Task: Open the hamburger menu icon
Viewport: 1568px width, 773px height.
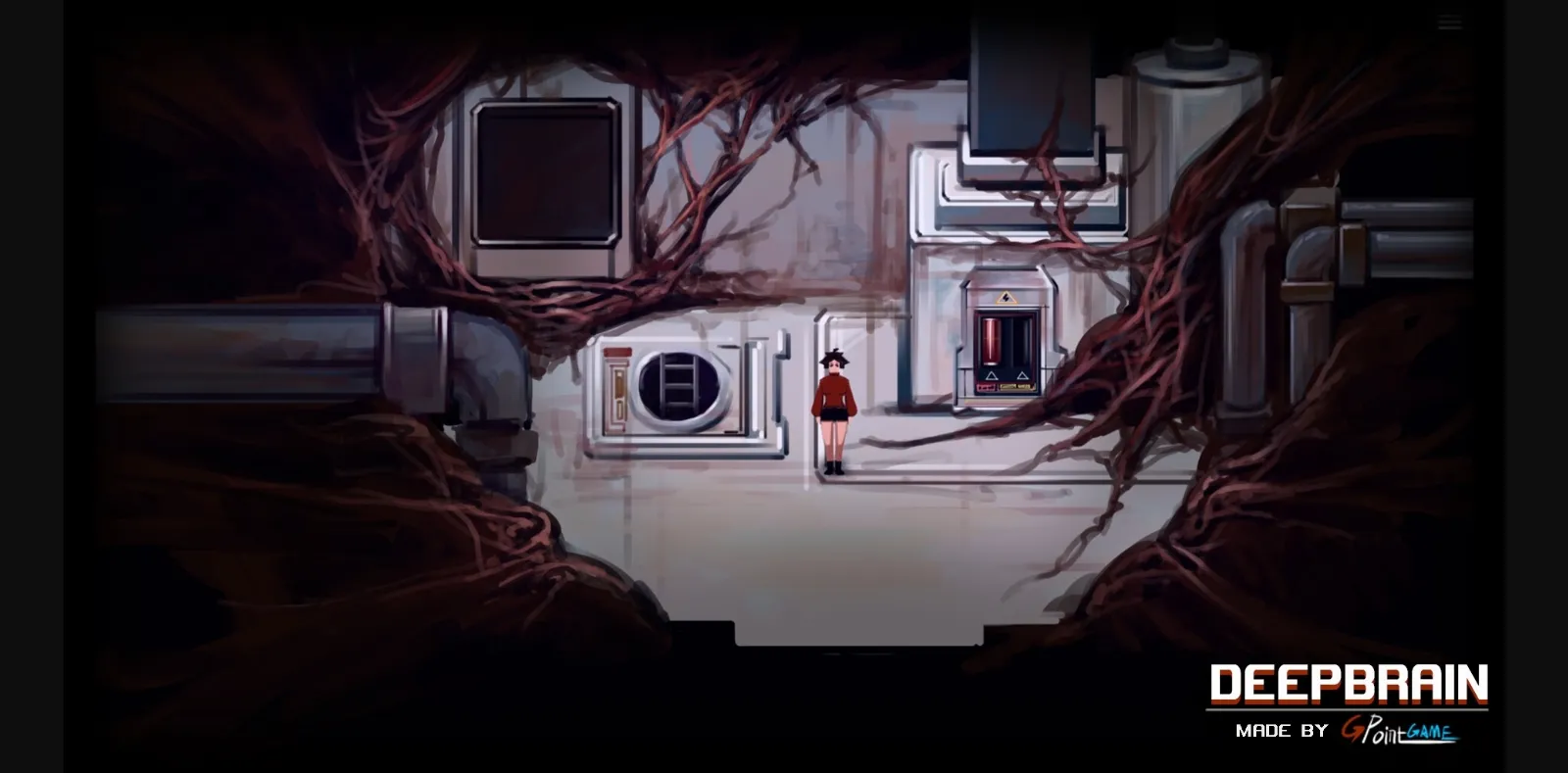Action: (x=1448, y=22)
